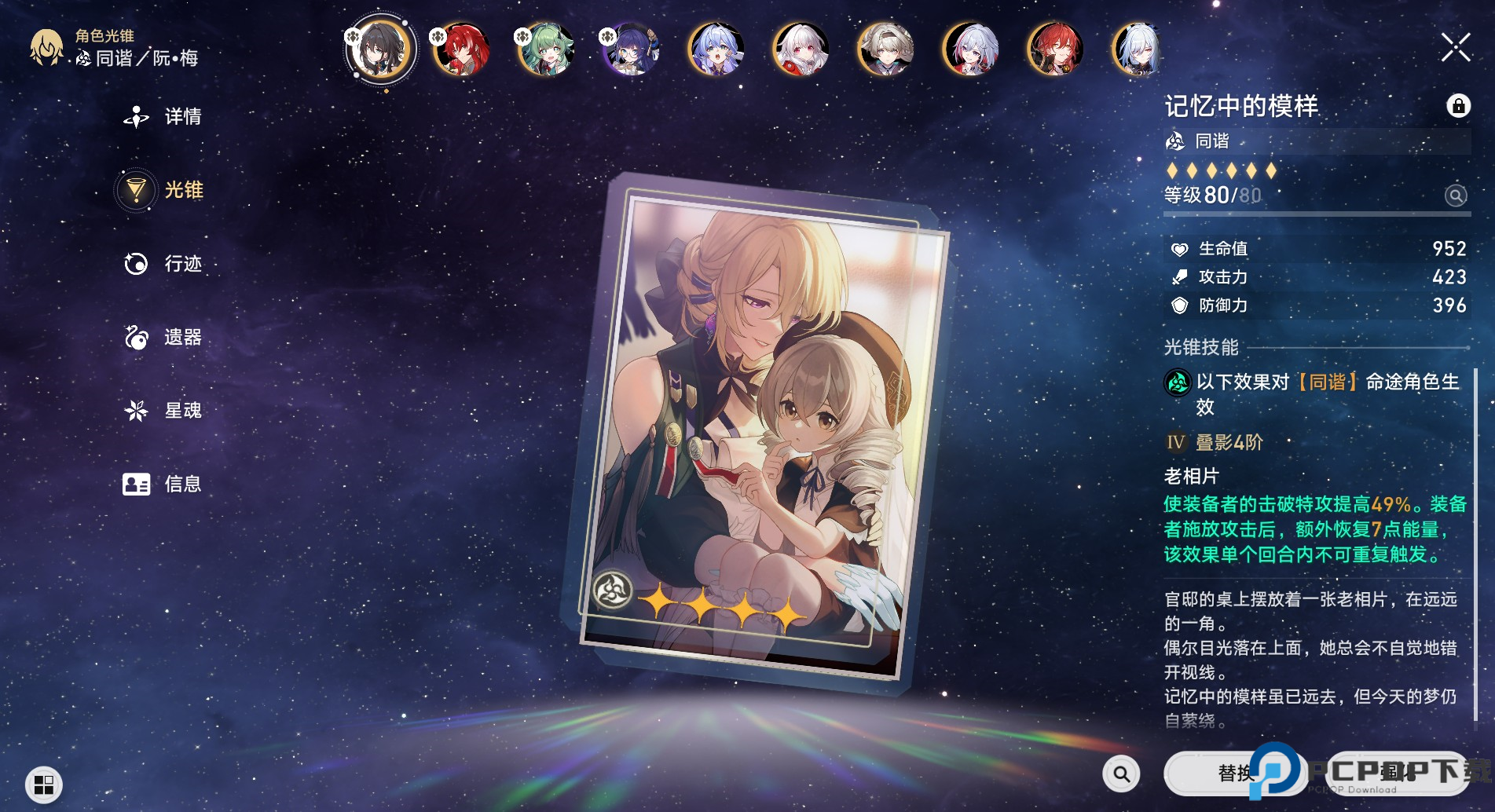Select the last pale-blue-haired character portrait
Screen dimensions: 1495x812
1138,49
